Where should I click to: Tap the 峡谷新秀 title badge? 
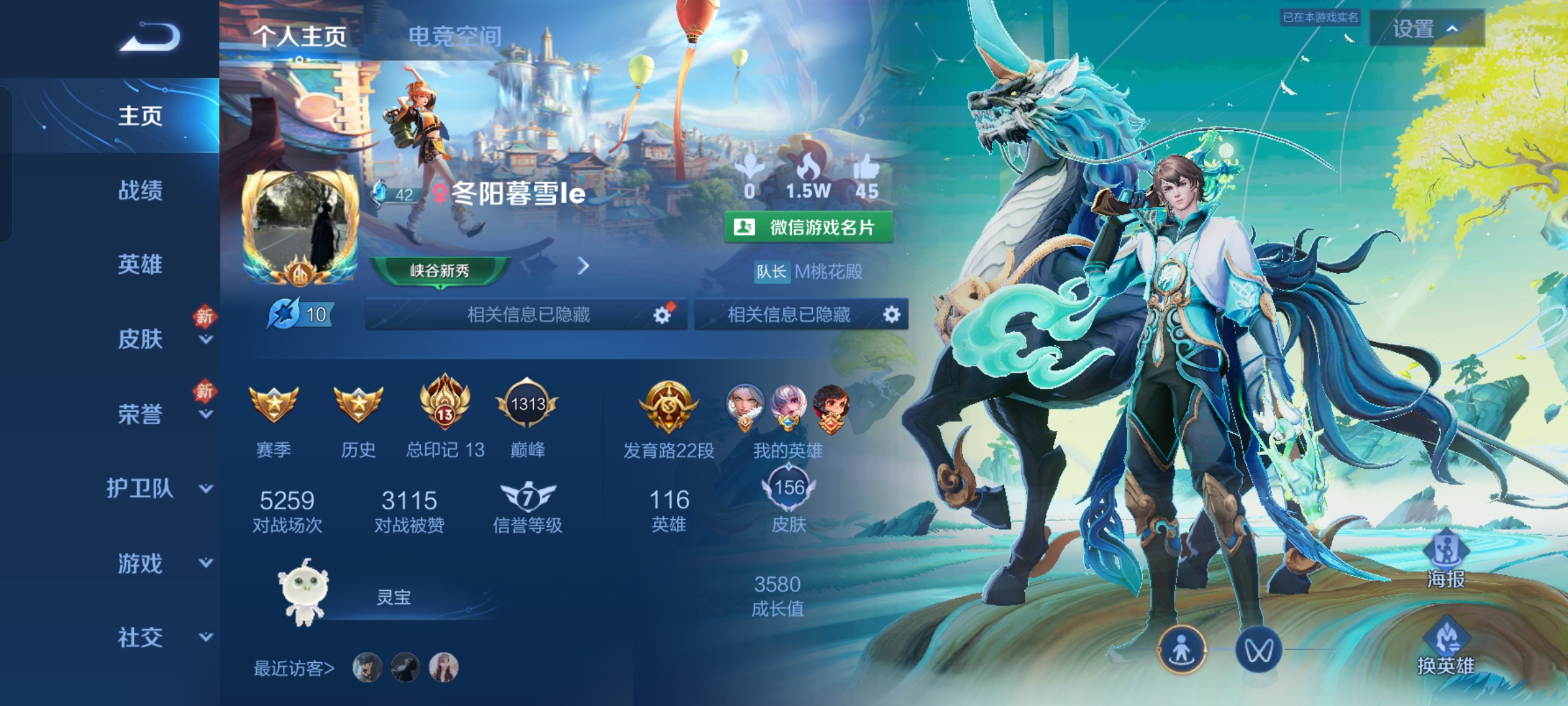click(440, 271)
